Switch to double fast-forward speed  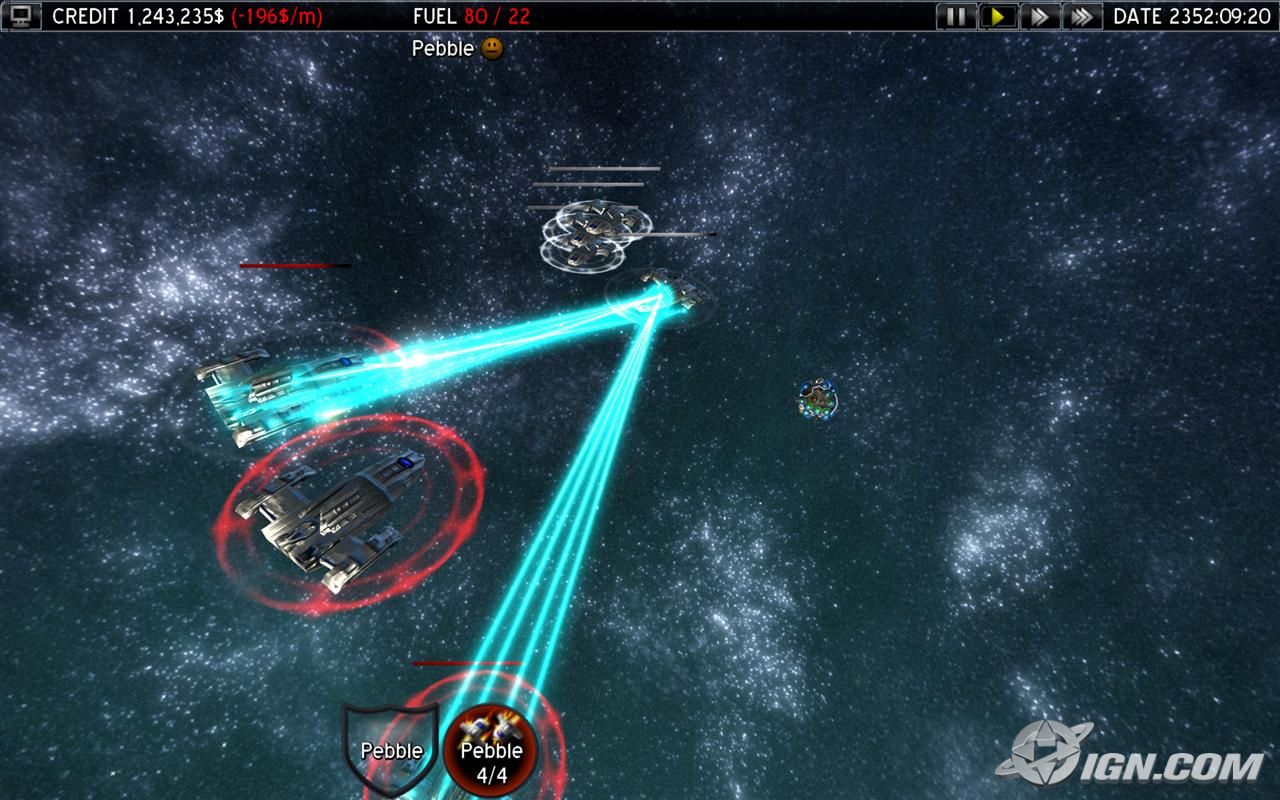(1039, 16)
